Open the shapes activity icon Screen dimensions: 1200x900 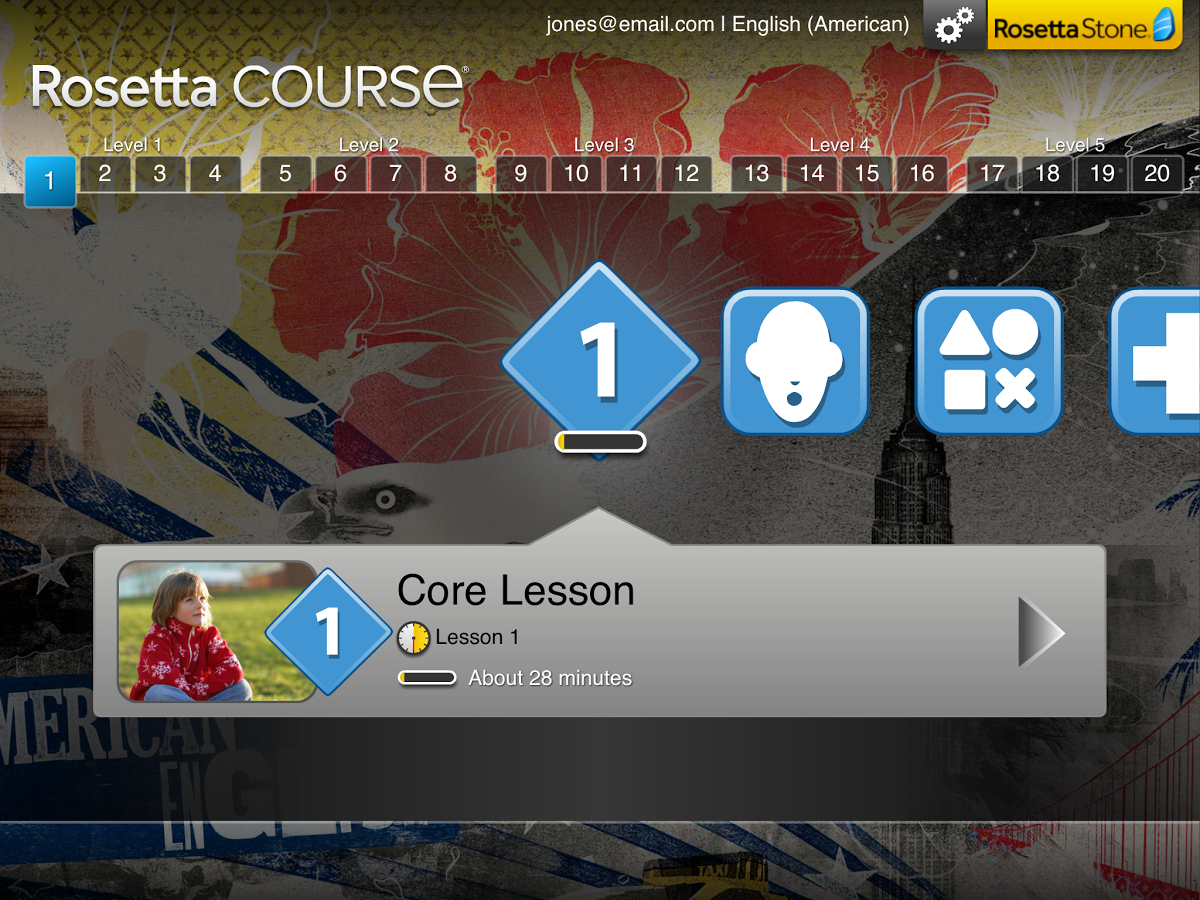(989, 362)
